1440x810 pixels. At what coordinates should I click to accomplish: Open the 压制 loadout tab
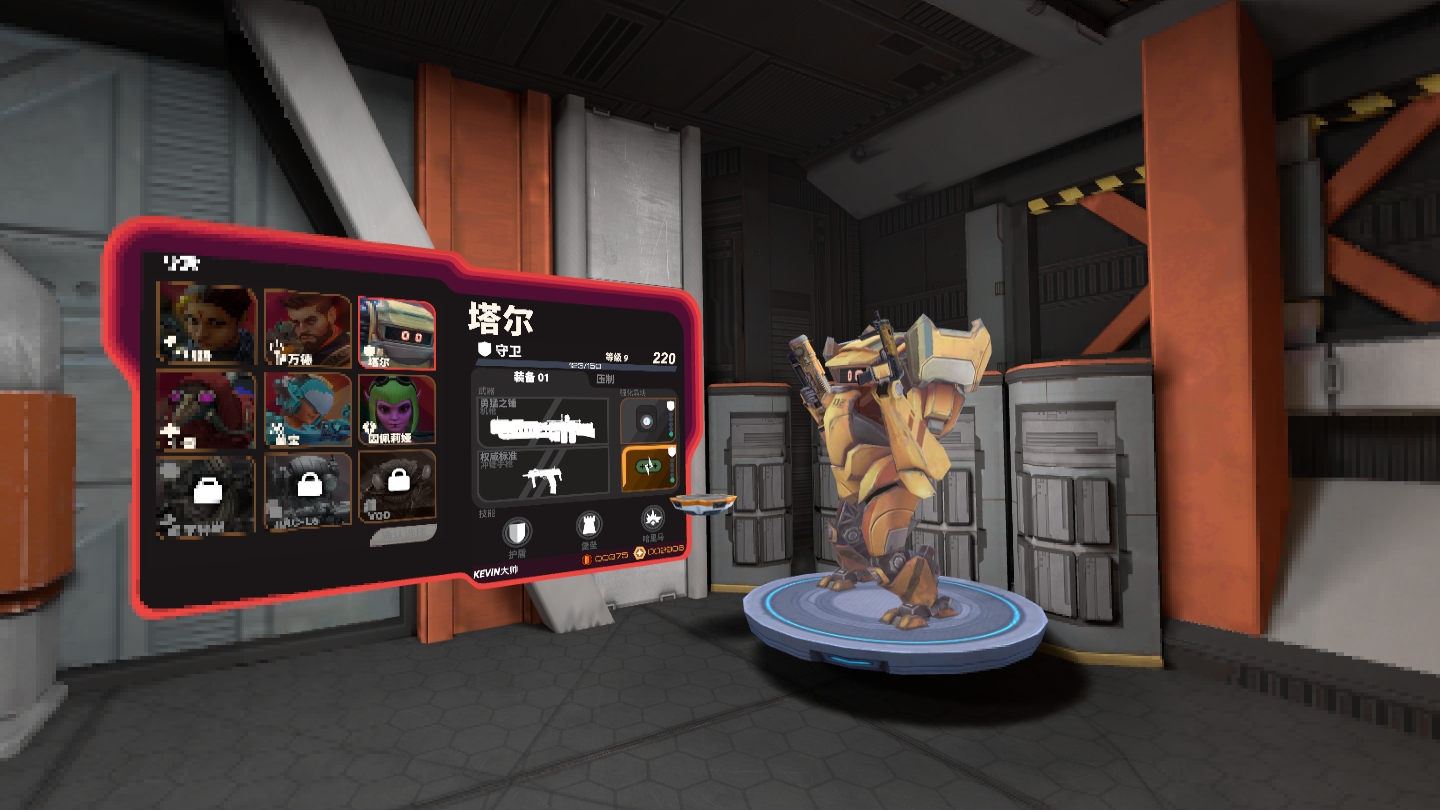(x=605, y=379)
